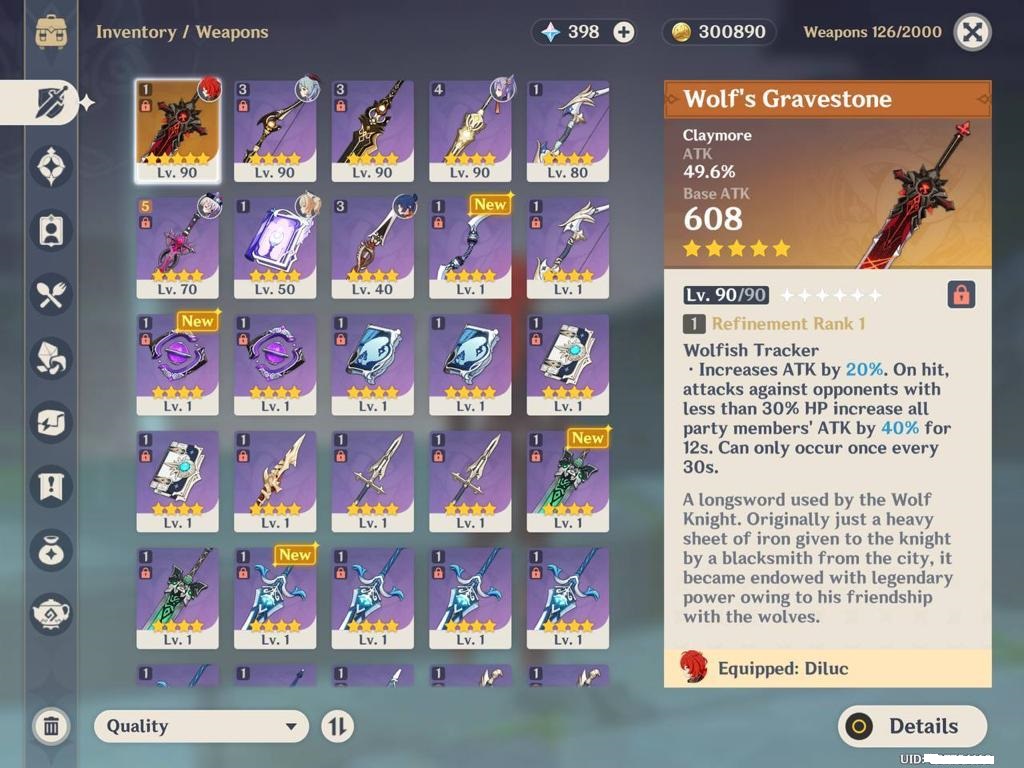Select the Lv. 50 purple catalyst book
Screen dimensions: 1024x768
point(275,247)
